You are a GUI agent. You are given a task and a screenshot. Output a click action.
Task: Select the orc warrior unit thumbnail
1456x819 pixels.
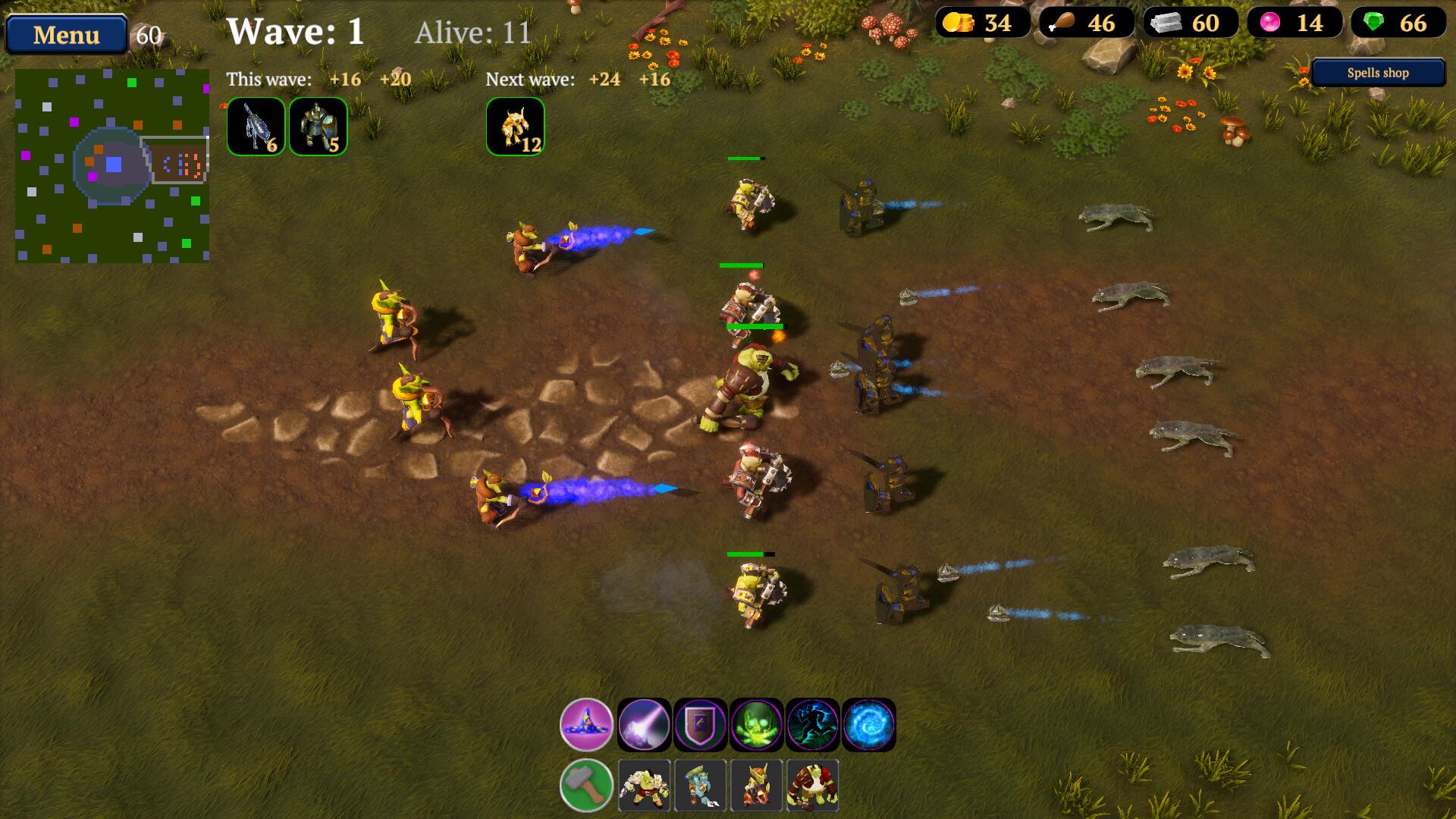click(x=644, y=786)
